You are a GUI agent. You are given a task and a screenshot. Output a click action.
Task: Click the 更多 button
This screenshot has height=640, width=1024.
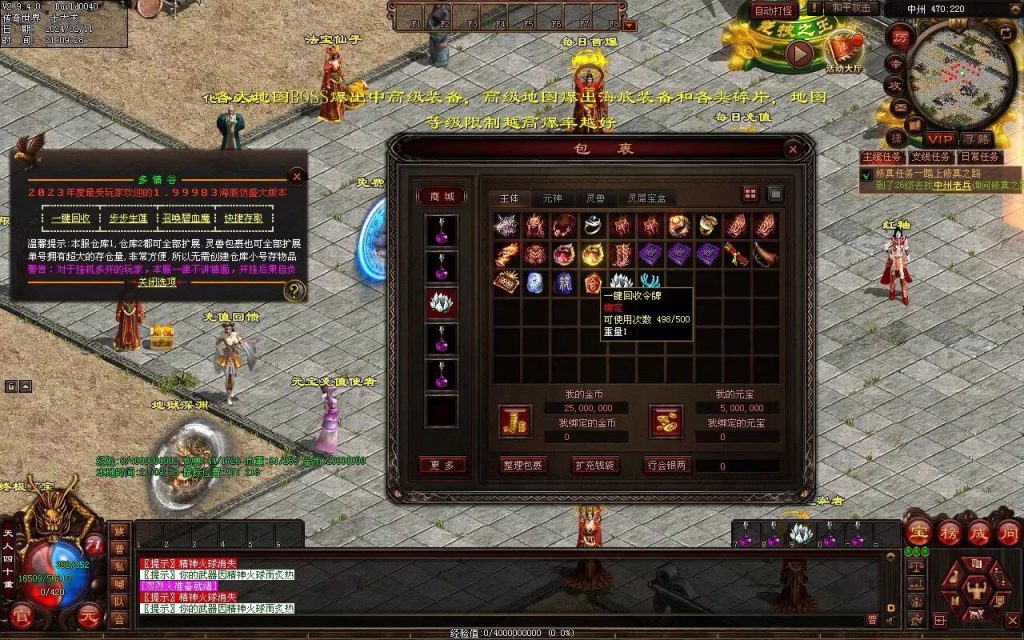pos(441,465)
